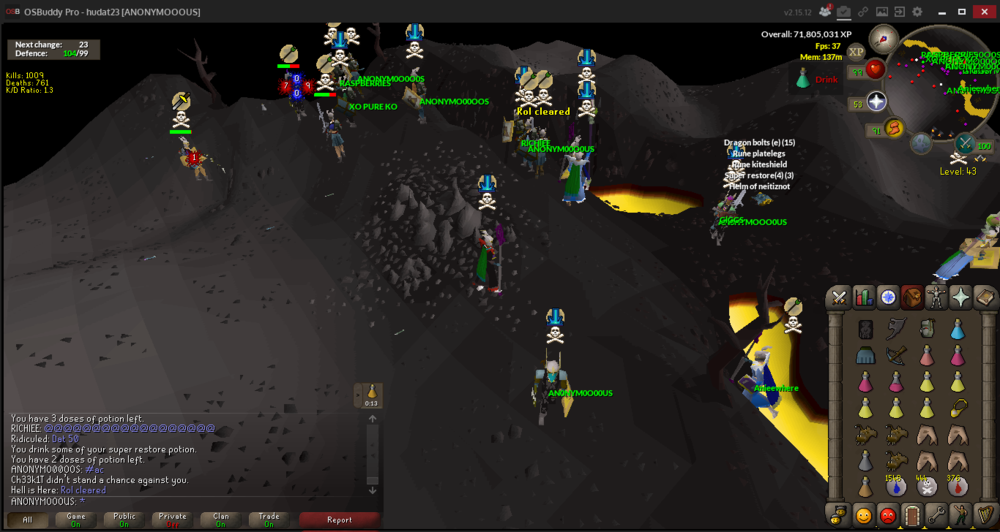1000x532 pixels.
Task: Open the wrench Settings tab
Action: [936, 516]
